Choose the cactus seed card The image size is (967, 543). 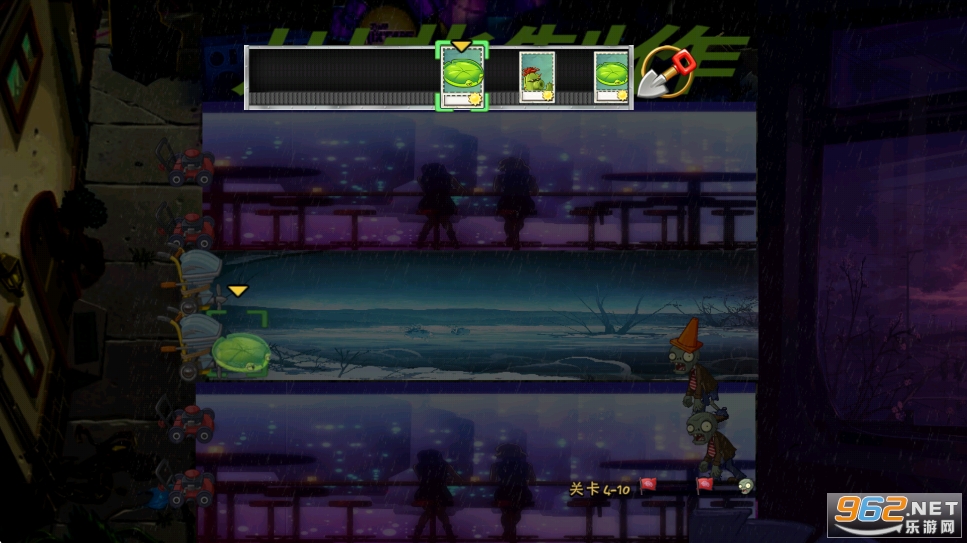(x=537, y=77)
